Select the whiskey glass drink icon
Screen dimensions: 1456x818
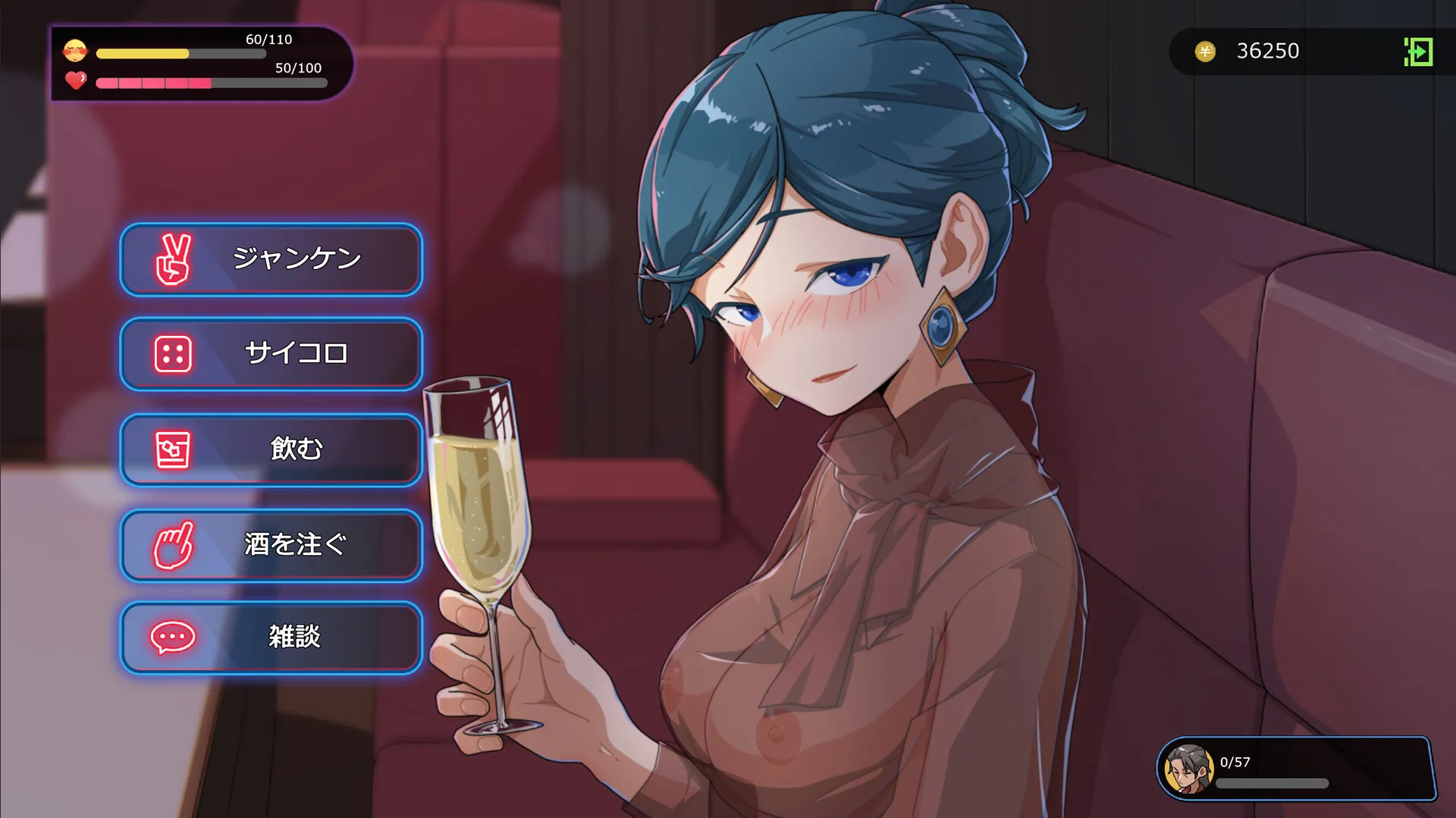[174, 449]
